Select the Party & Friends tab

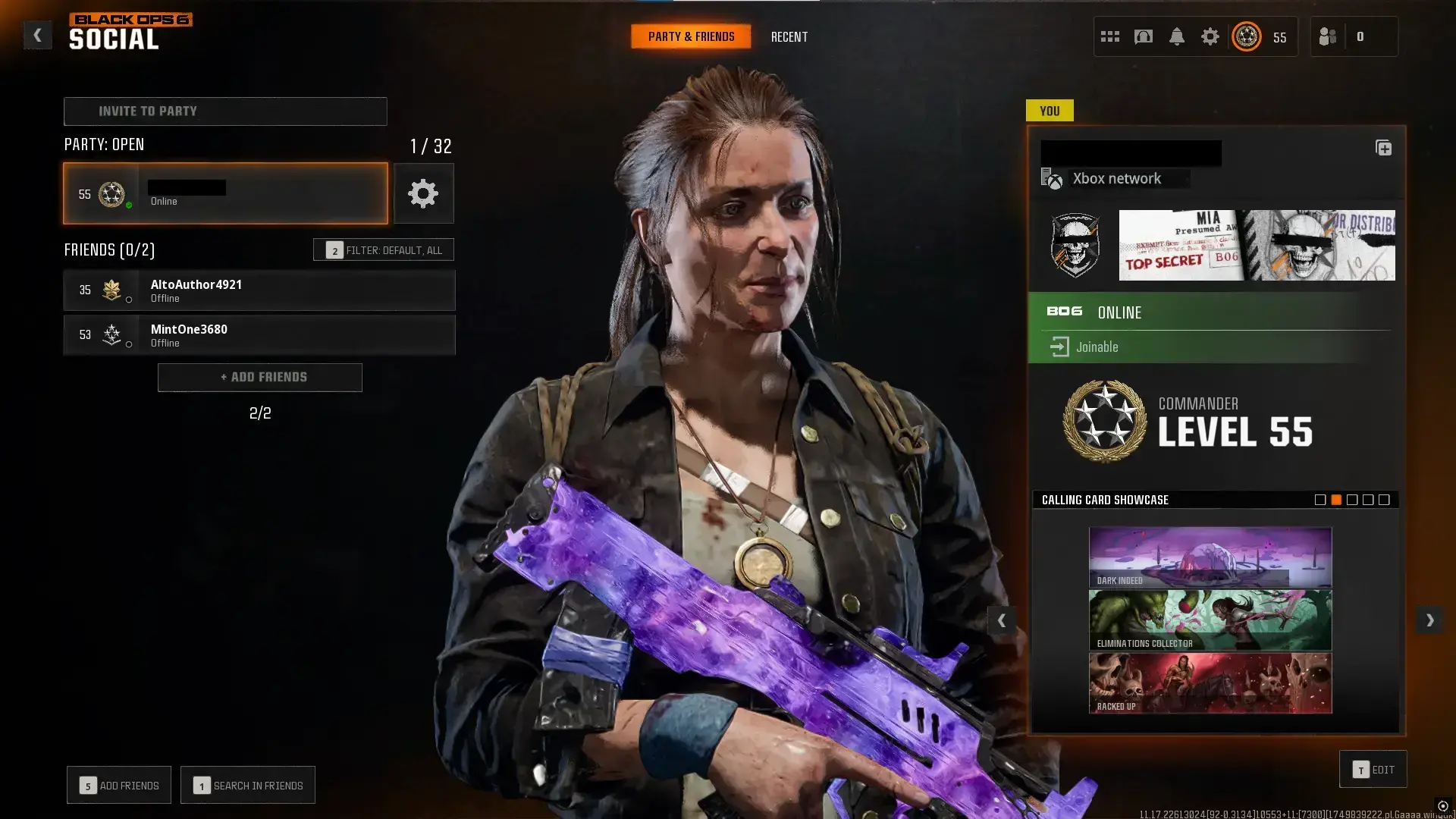(690, 36)
